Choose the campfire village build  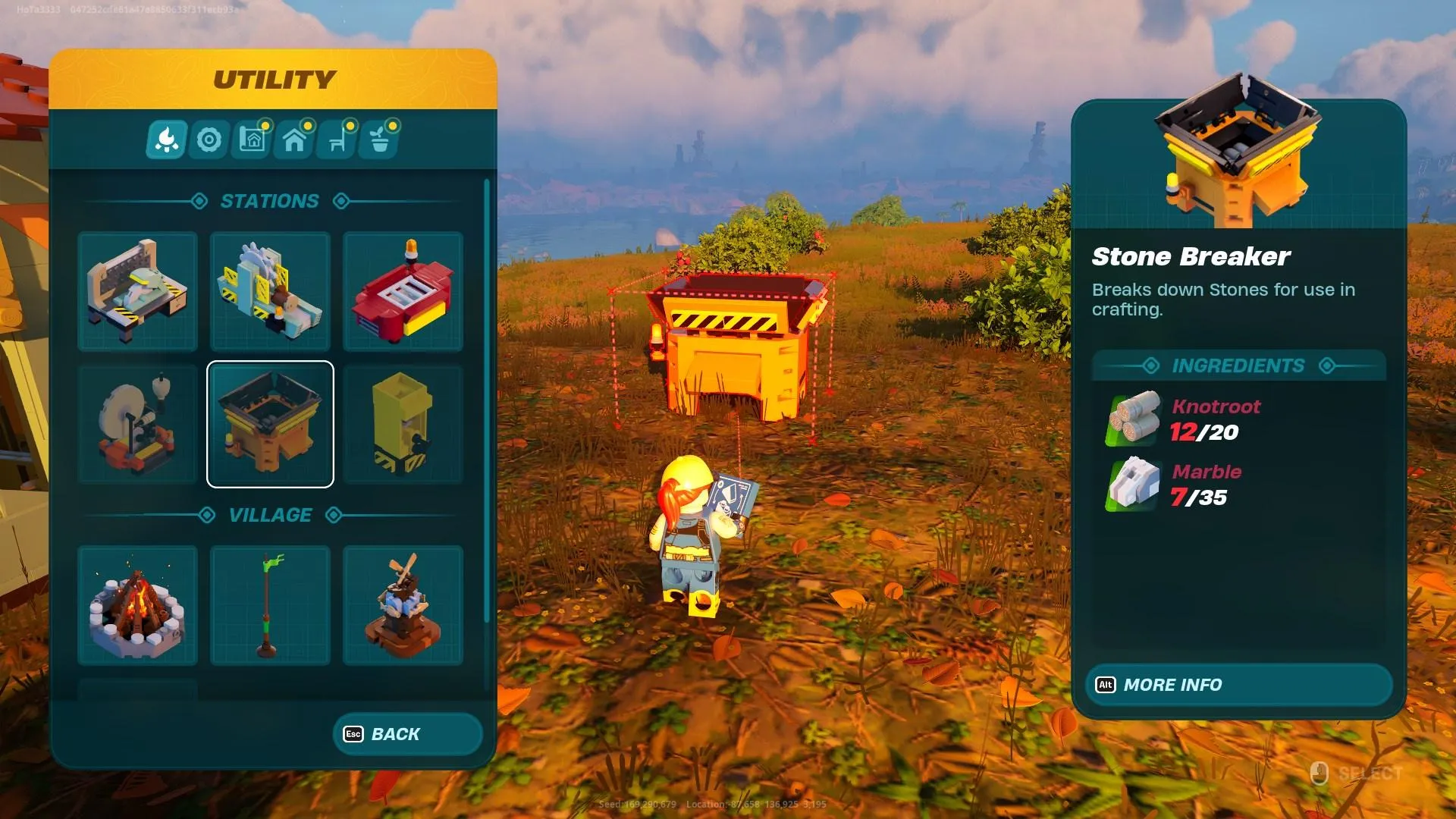138,605
